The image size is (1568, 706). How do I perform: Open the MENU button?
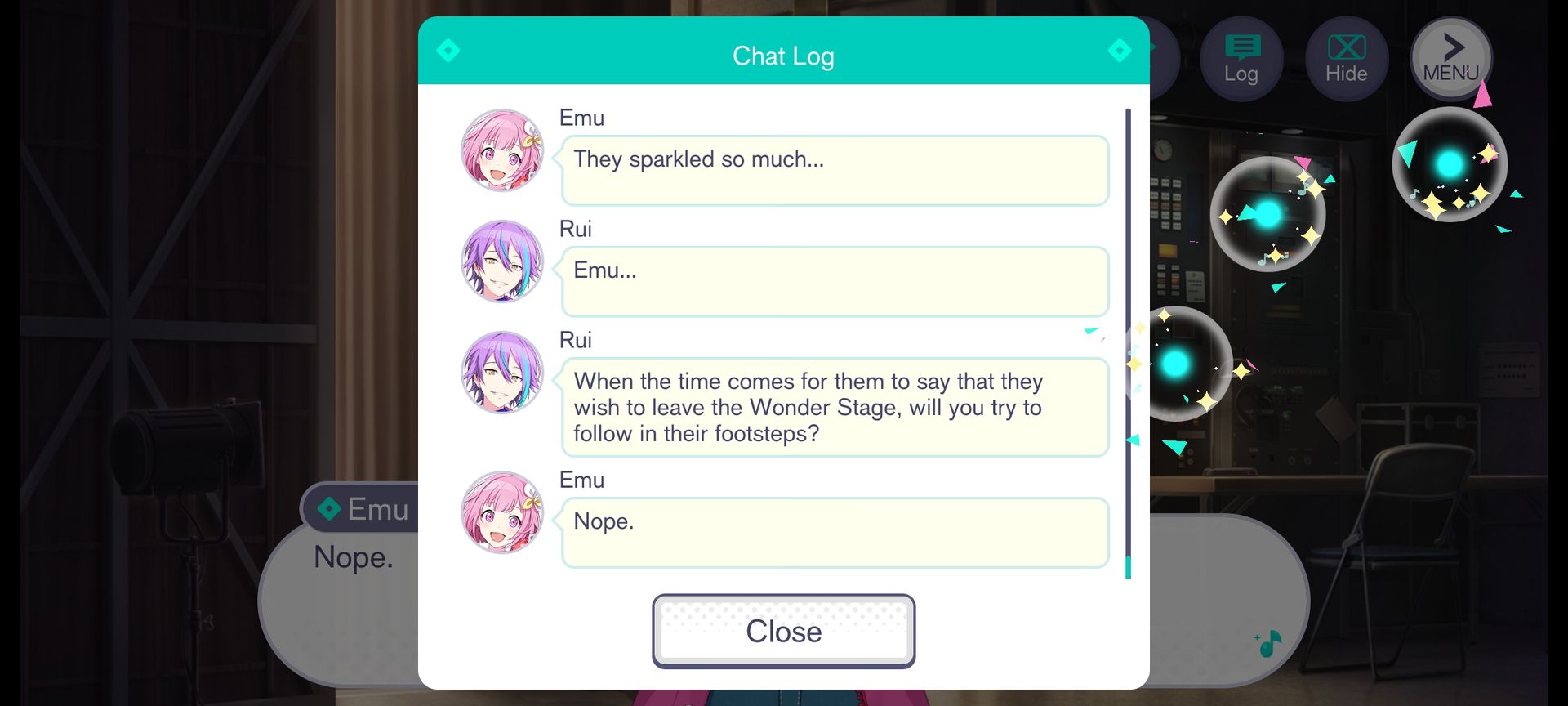point(1451,59)
